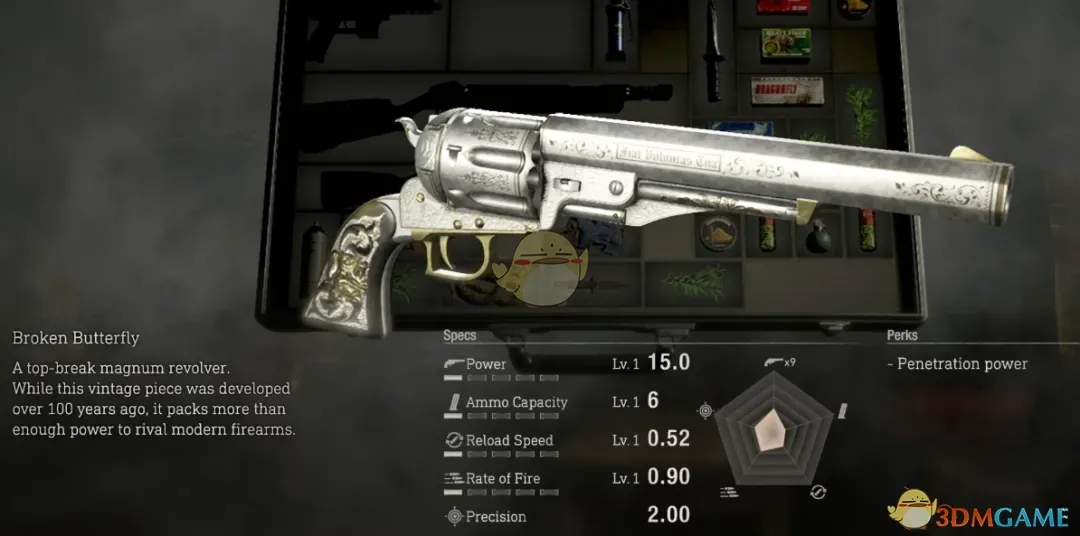Pick the green ammo box

pos(785,42)
